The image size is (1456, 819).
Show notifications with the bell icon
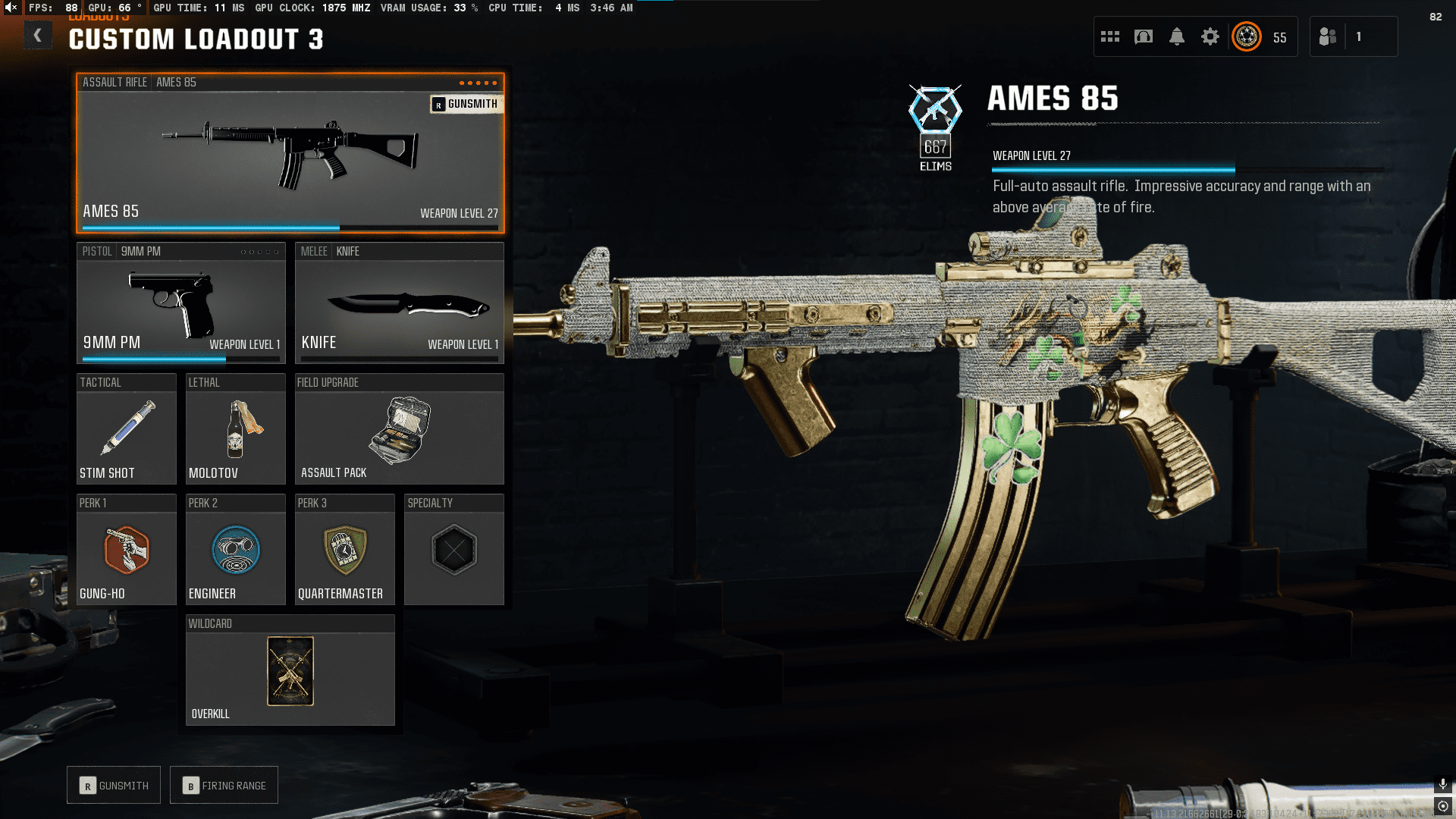click(x=1177, y=36)
